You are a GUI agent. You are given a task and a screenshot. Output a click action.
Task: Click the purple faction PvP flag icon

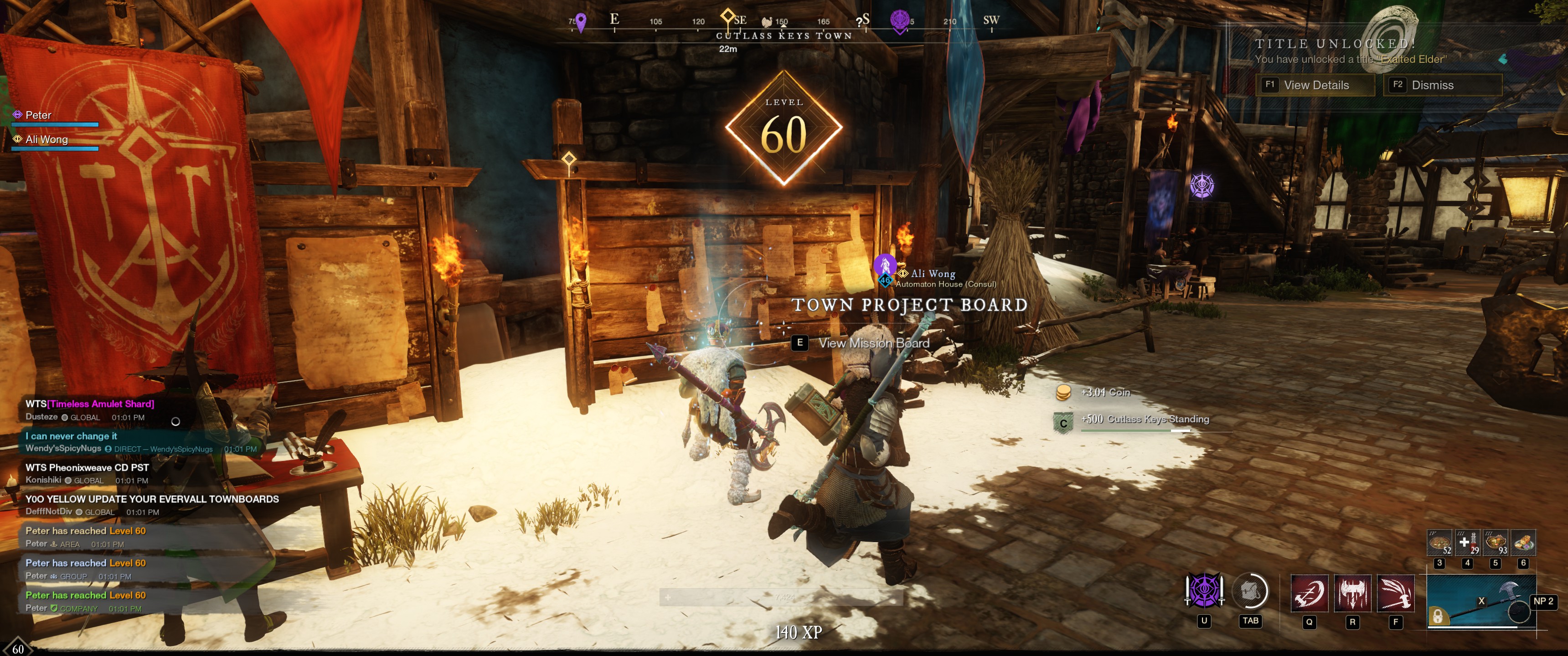tap(1204, 591)
